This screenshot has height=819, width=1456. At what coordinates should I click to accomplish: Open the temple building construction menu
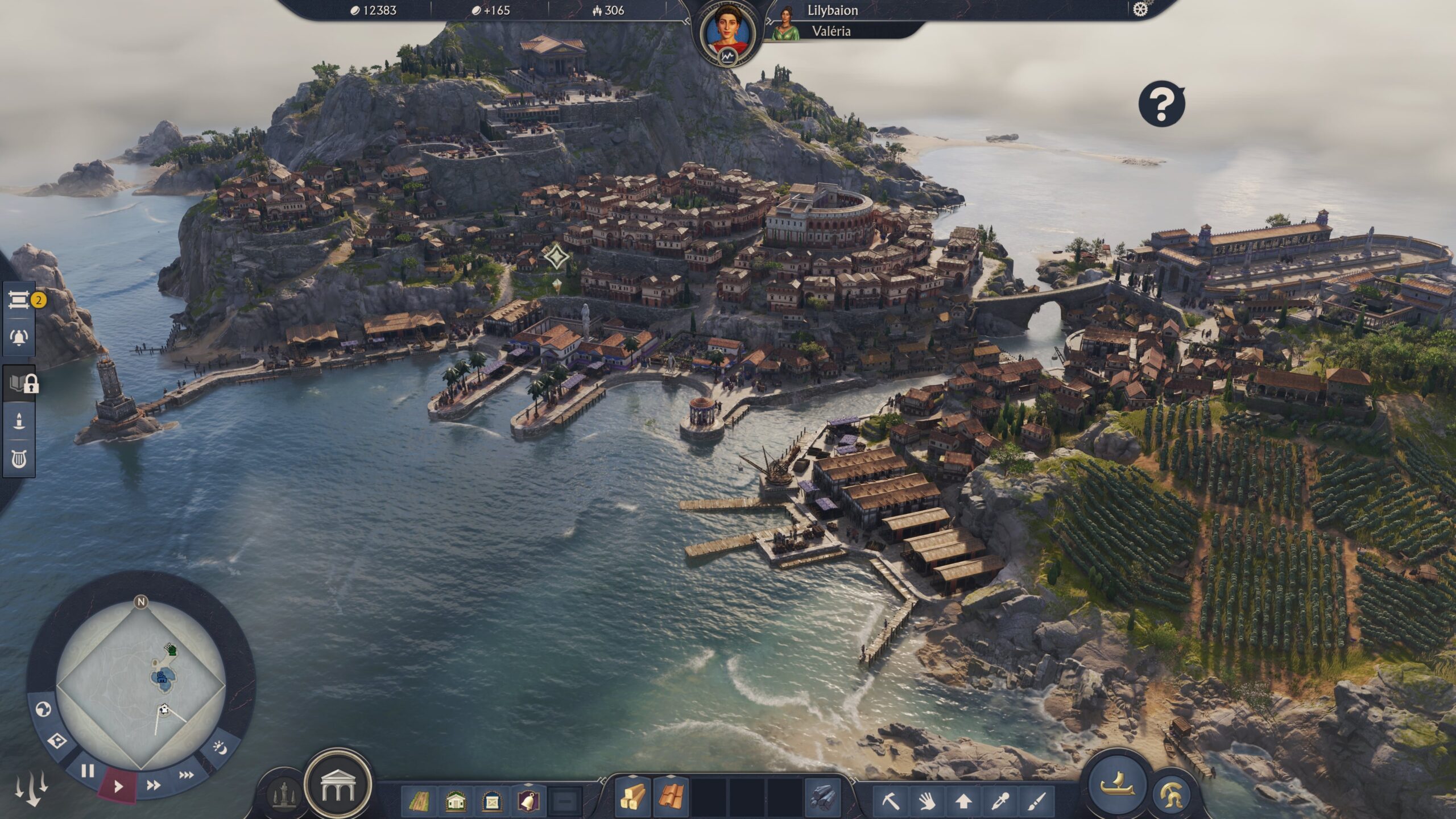(x=338, y=785)
